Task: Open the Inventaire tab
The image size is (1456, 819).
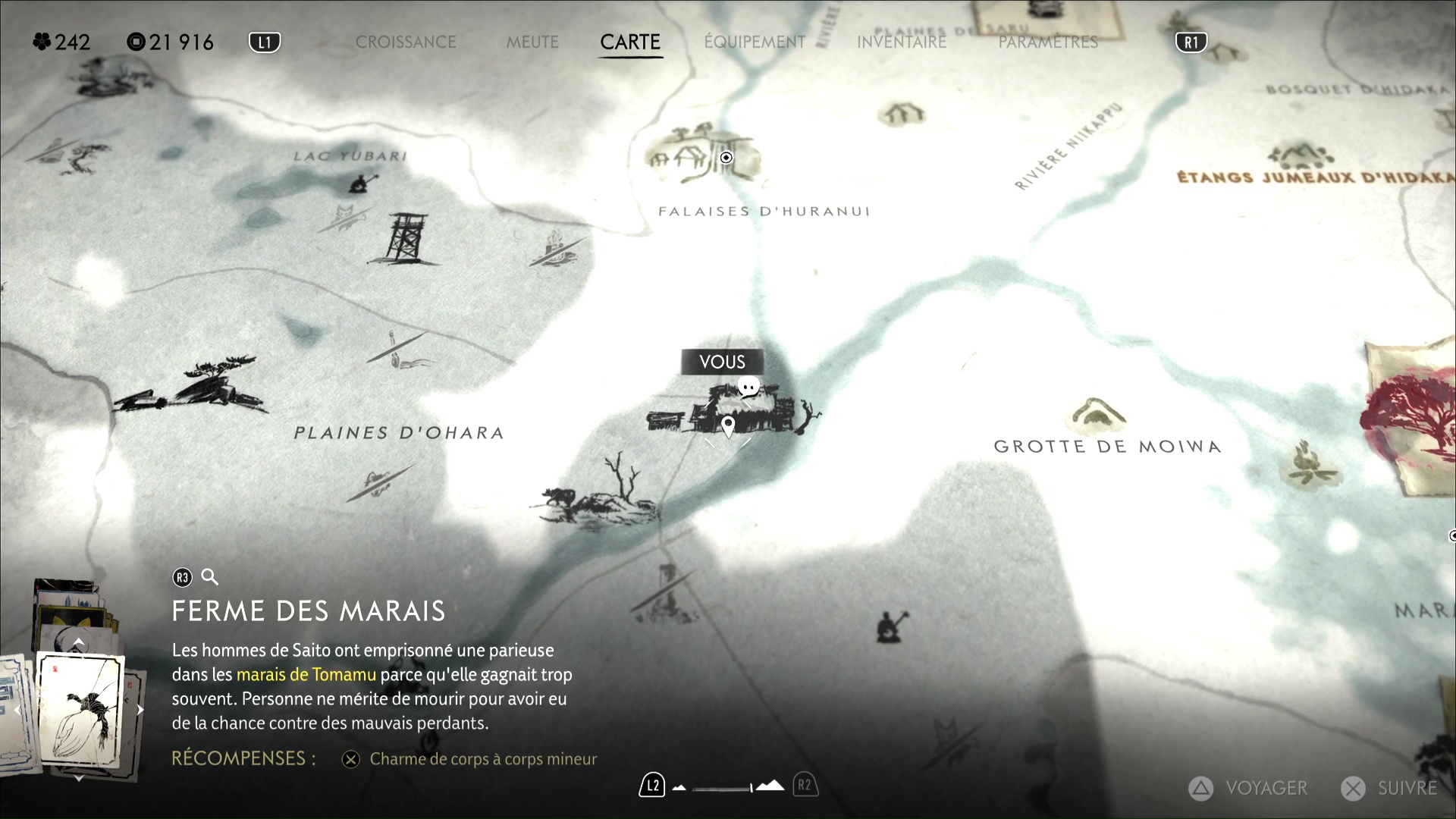Action: 902,42
